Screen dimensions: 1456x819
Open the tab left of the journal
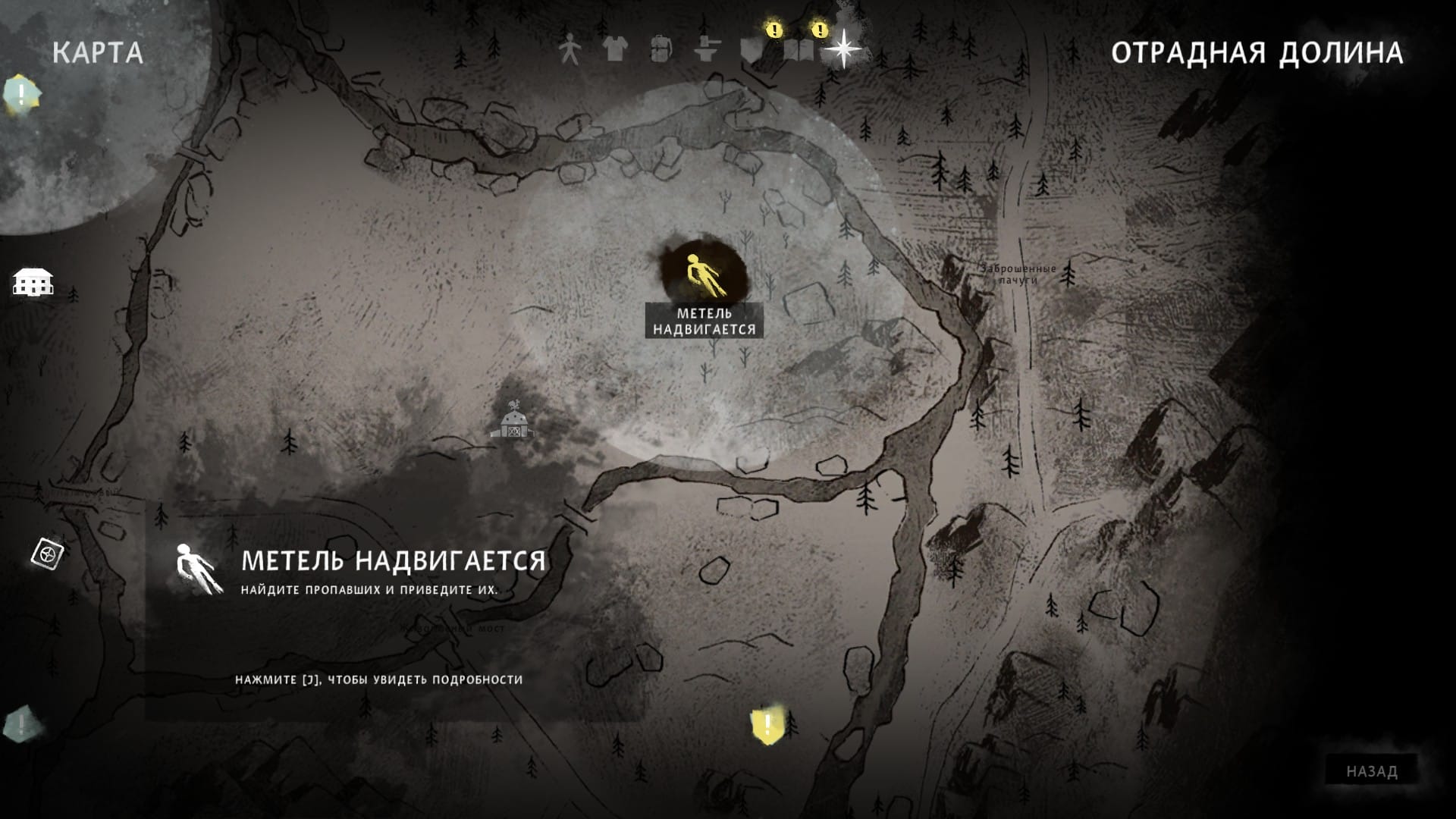pyautogui.click(x=752, y=50)
